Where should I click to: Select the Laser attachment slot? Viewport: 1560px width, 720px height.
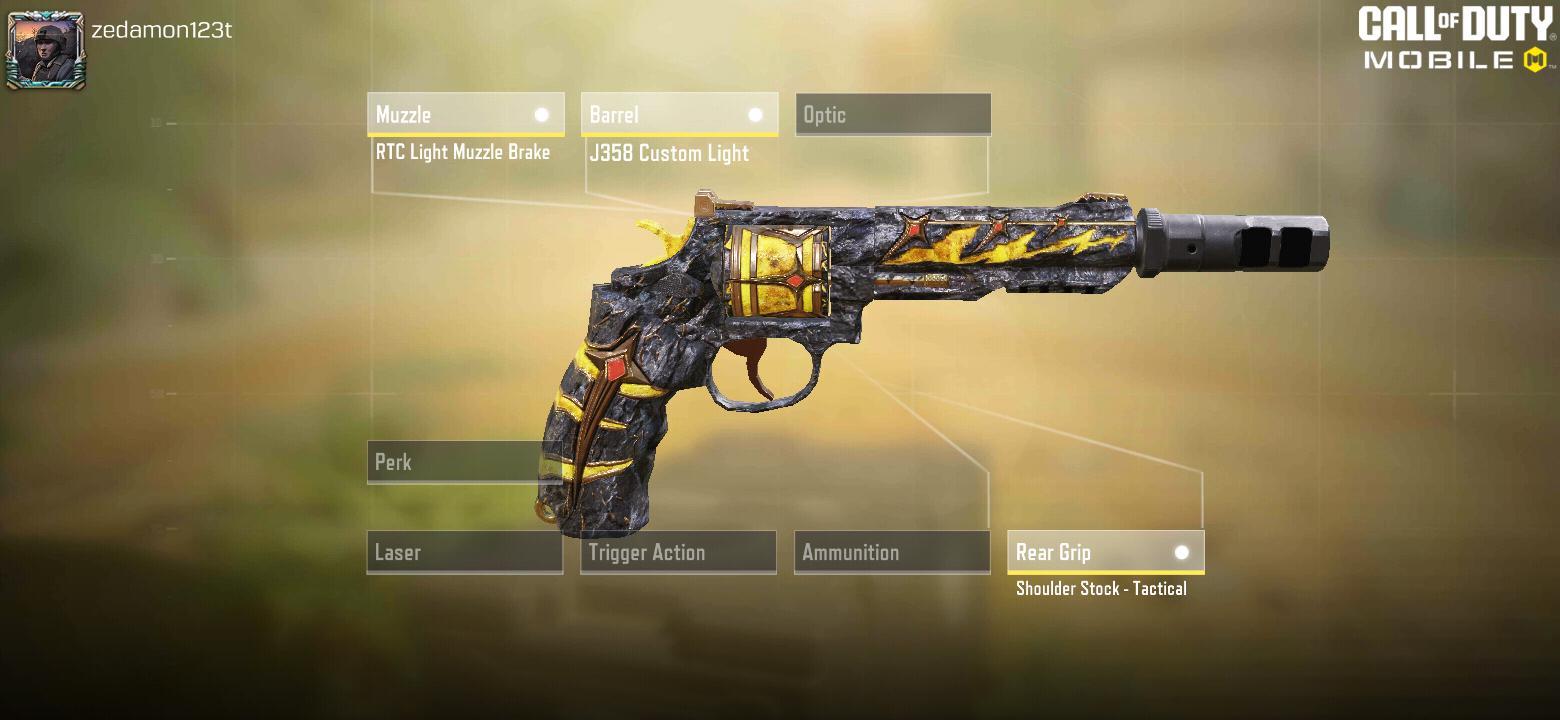pos(464,552)
